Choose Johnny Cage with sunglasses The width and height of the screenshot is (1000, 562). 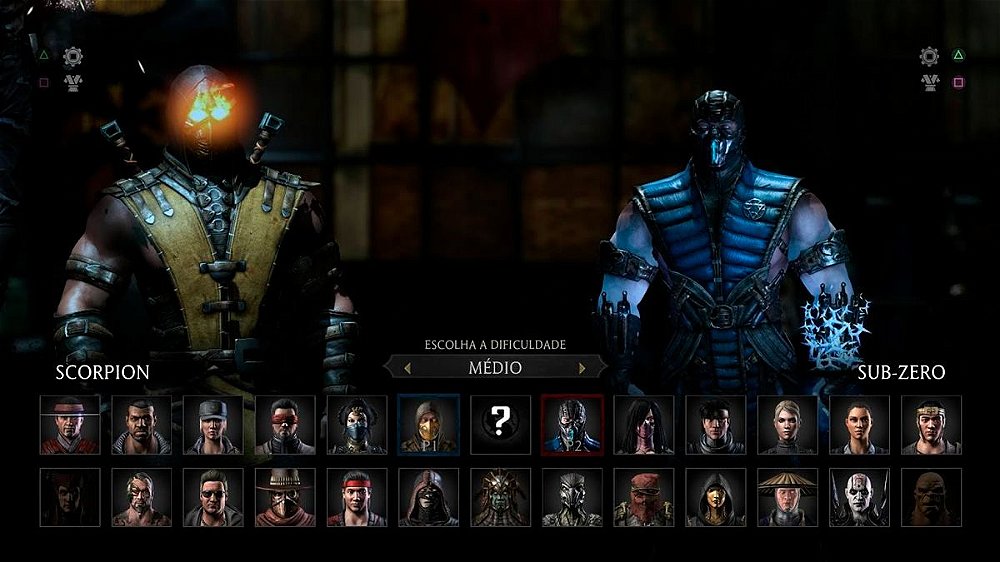pos(213,497)
